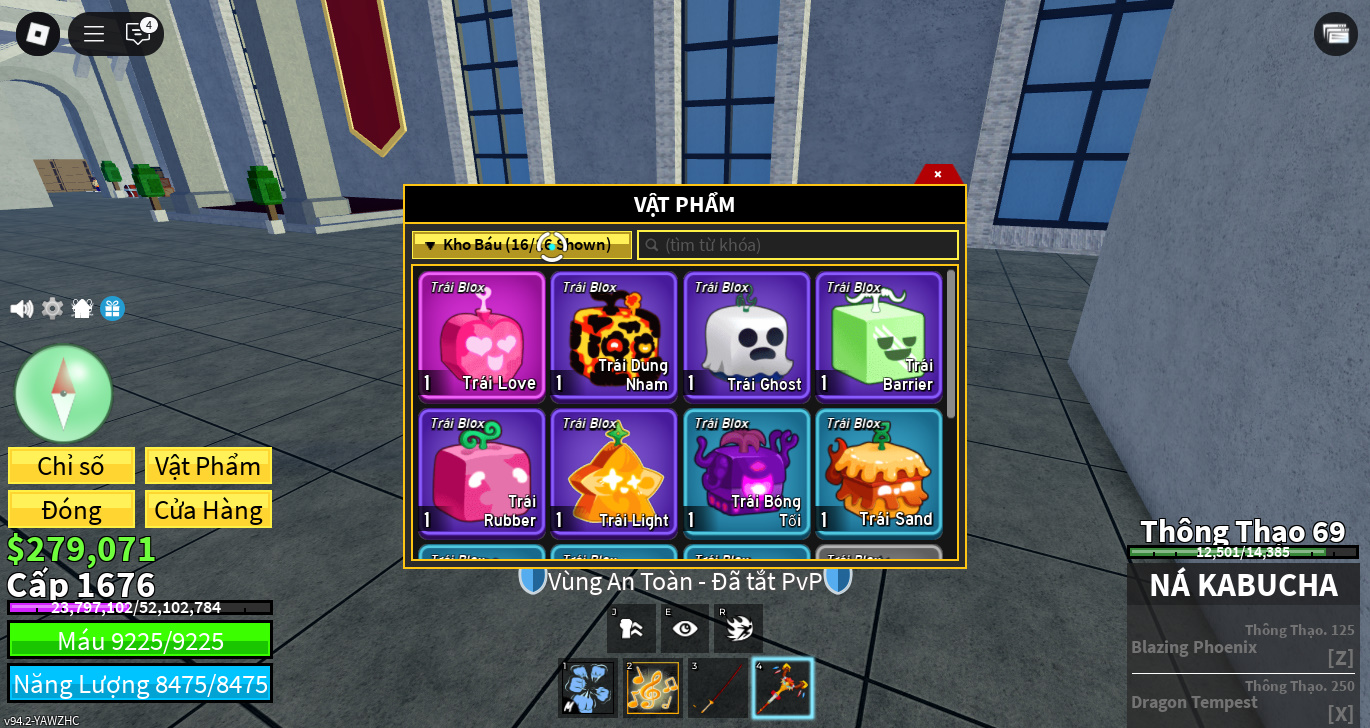Toggle the sound speaker icon

21,309
